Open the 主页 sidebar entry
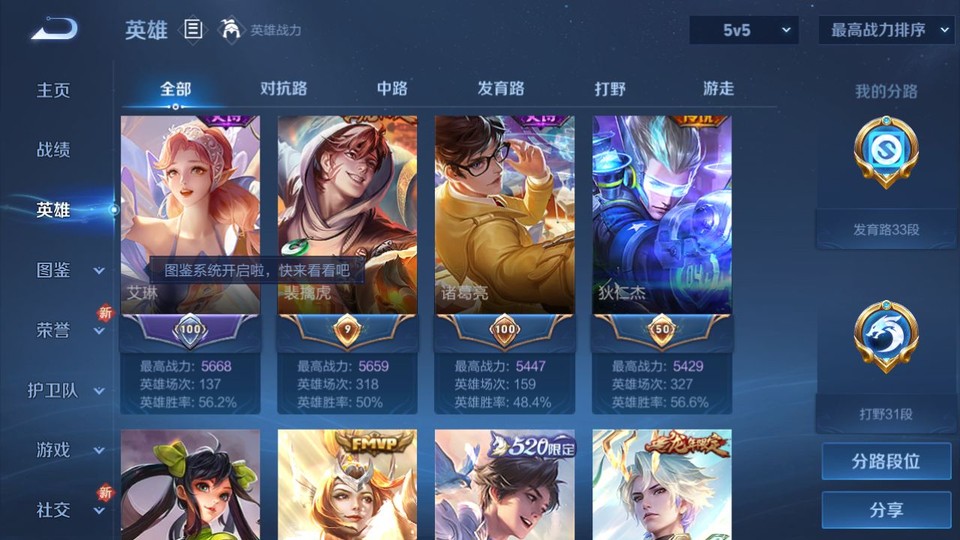960x540 pixels. point(54,90)
